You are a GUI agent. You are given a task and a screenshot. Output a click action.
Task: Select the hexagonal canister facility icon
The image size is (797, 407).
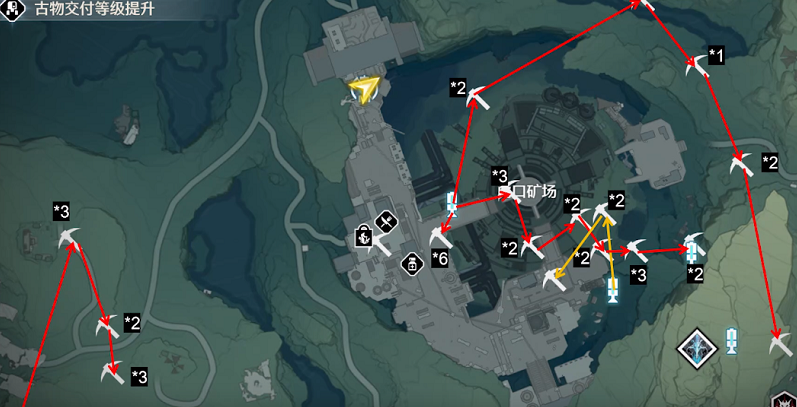pos(410,264)
